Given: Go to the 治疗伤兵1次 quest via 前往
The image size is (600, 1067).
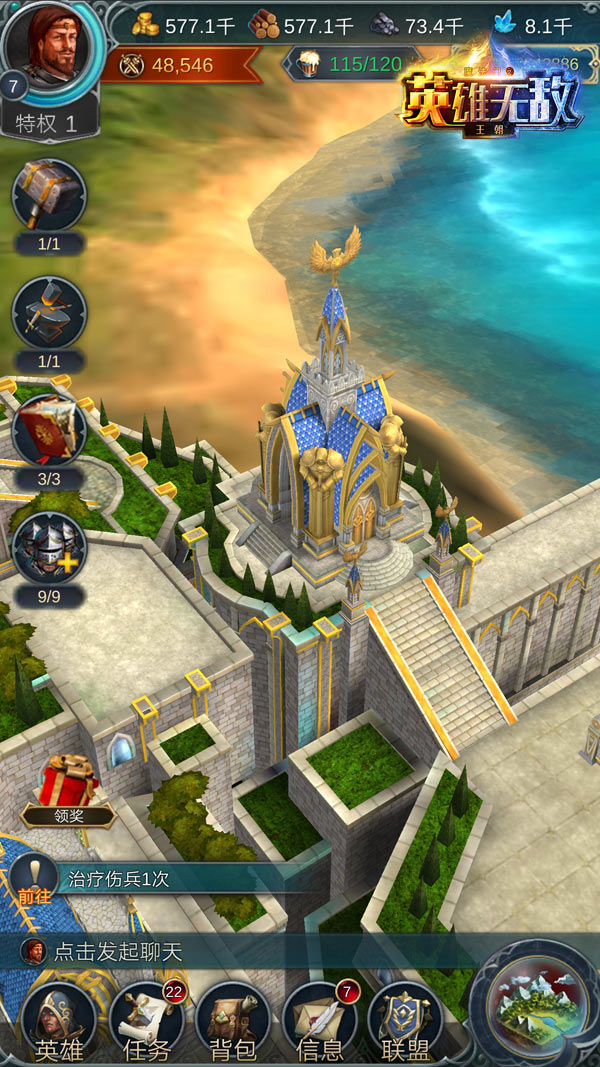Looking at the screenshot, I should [x=32, y=880].
